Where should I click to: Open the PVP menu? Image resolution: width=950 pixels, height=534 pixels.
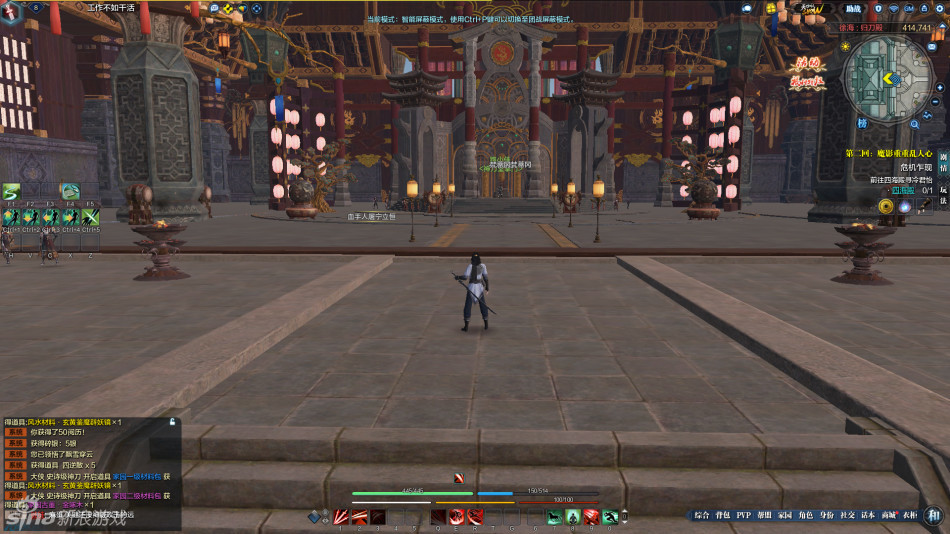click(x=743, y=516)
